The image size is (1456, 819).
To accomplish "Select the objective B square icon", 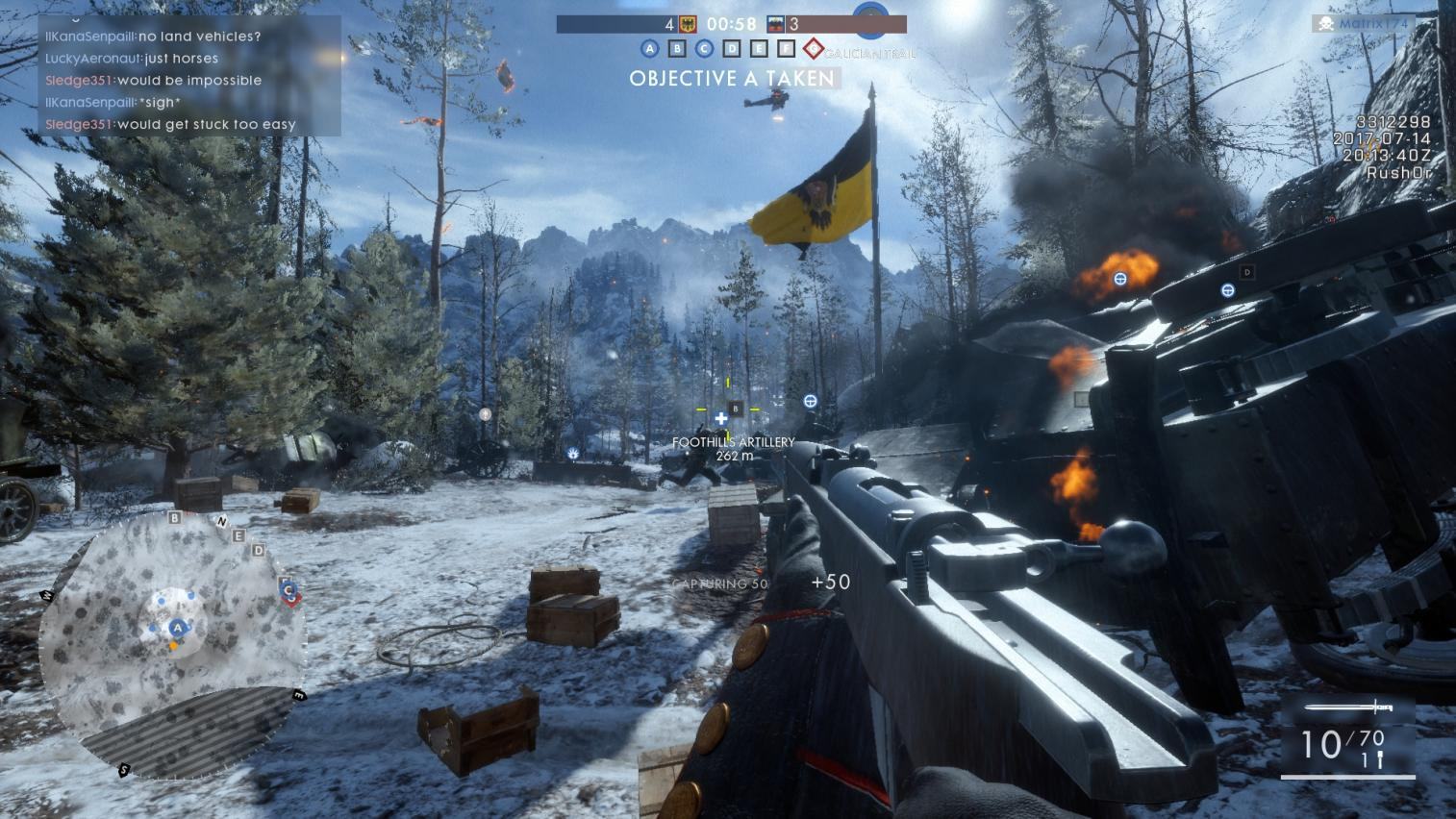I will [677, 48].
